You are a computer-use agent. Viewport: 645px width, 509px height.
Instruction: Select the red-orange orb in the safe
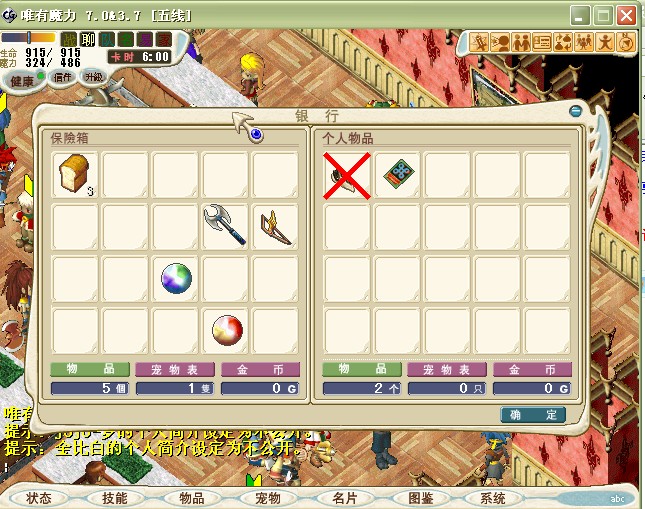225,328
